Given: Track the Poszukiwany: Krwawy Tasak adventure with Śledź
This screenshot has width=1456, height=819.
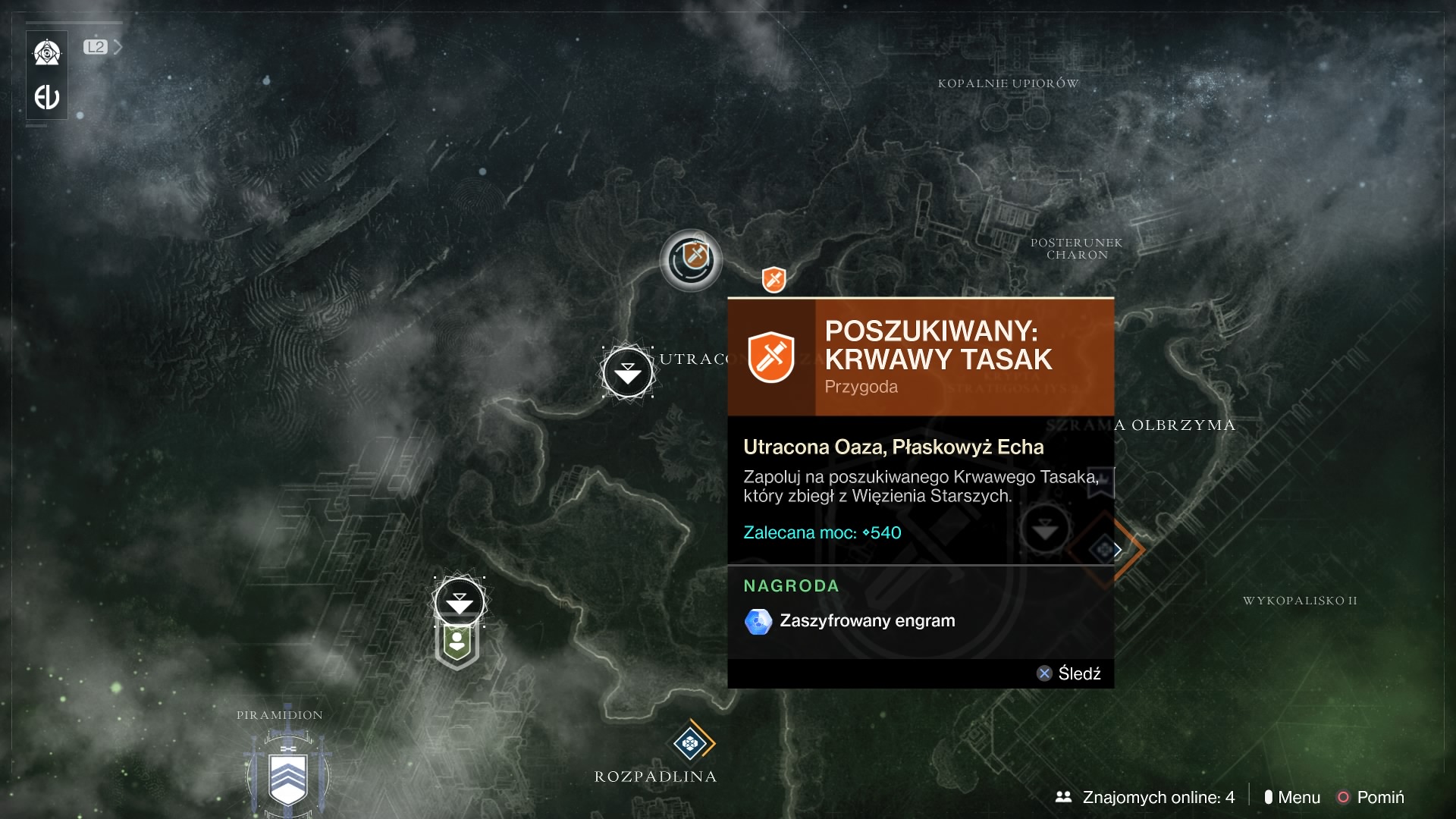Looking at the screenshot, I should [x=1069, y=673].
